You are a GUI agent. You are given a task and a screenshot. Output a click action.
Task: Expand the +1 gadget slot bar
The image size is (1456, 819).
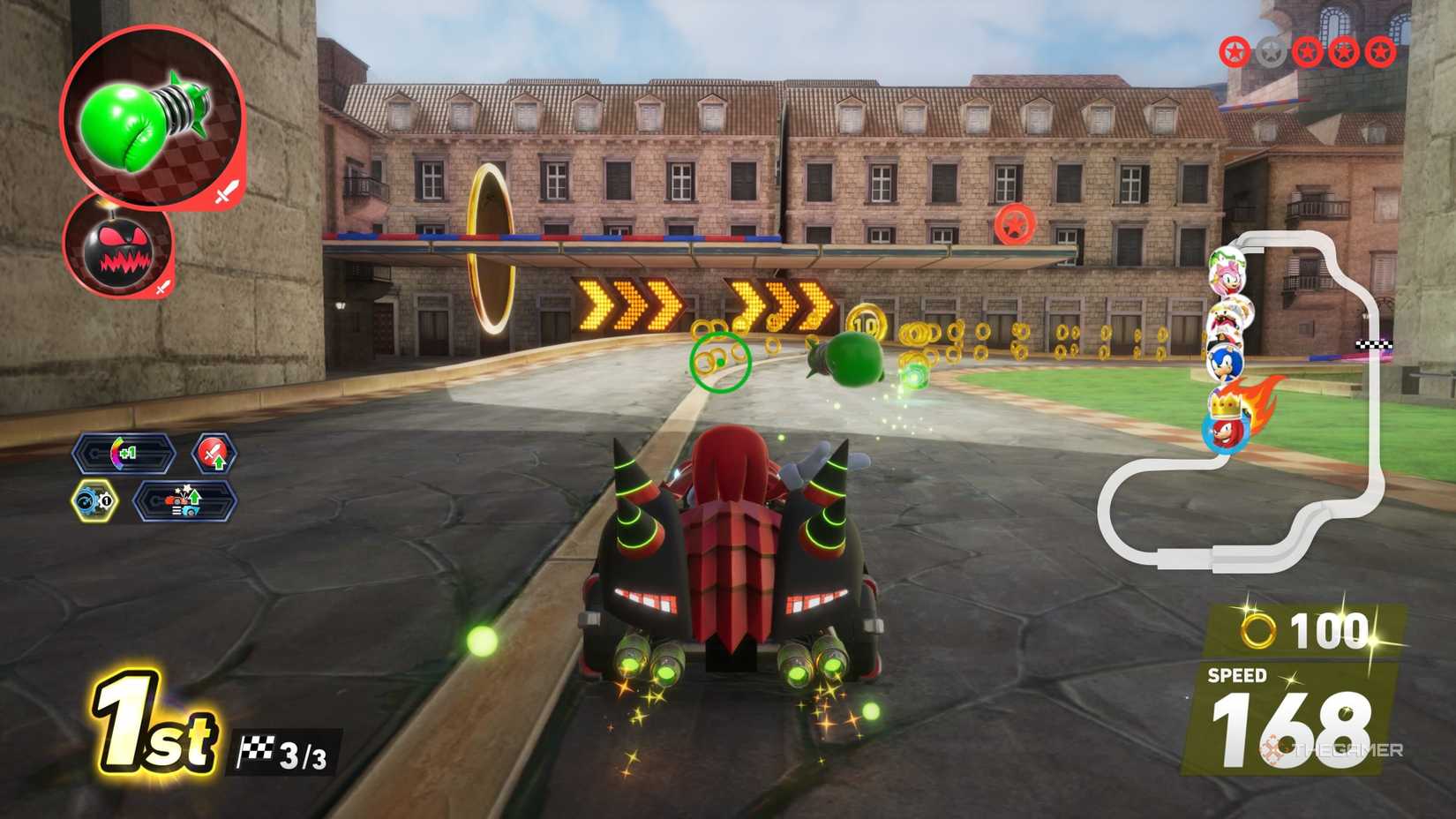(x=124, y=454)
